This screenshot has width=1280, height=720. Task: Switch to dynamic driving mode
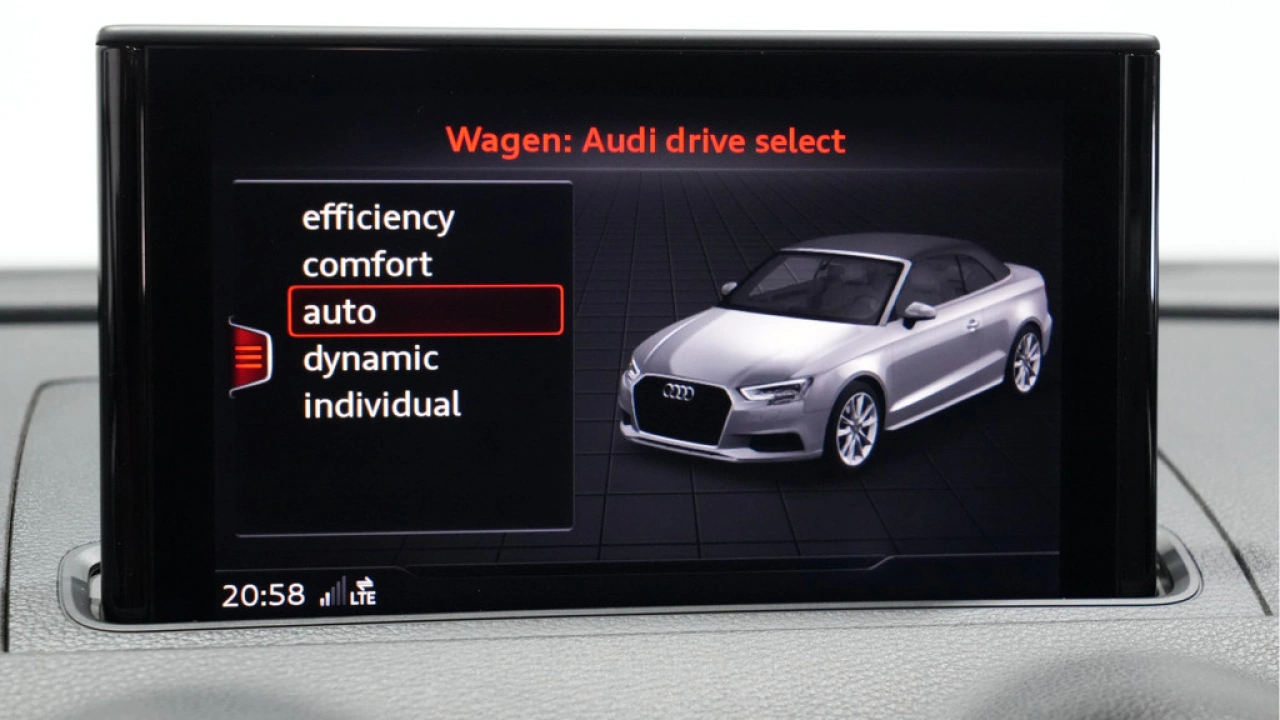pos(370,358)
